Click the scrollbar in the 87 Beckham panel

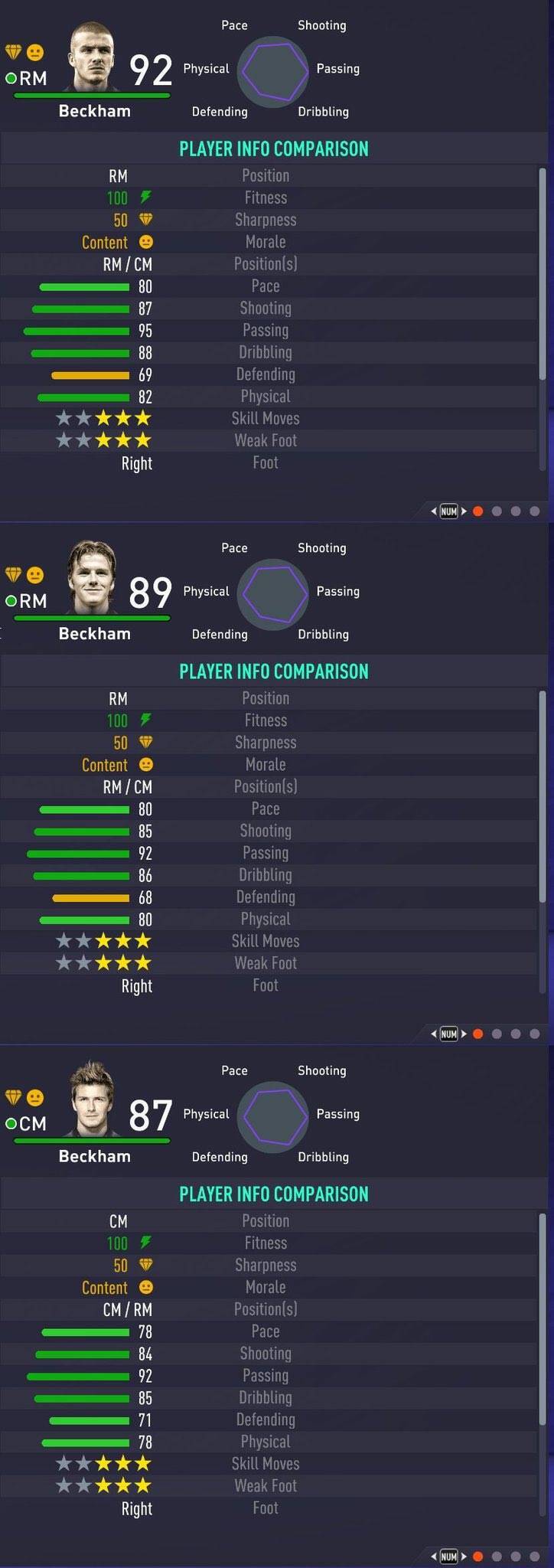coord(542,1363)
